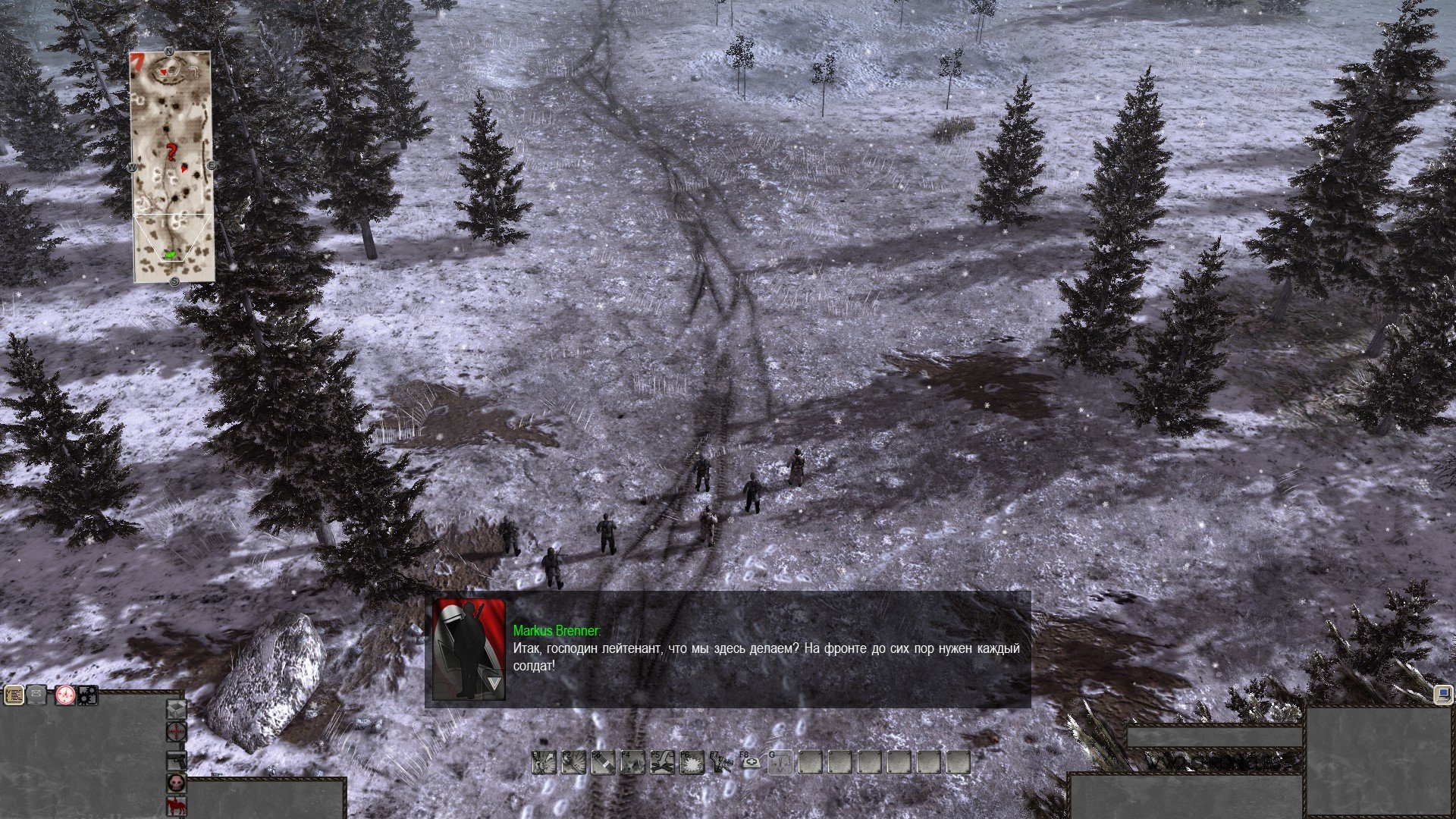Click the G formation arrows button
This screenshot has height=819, width=1456.
point(780,763)
